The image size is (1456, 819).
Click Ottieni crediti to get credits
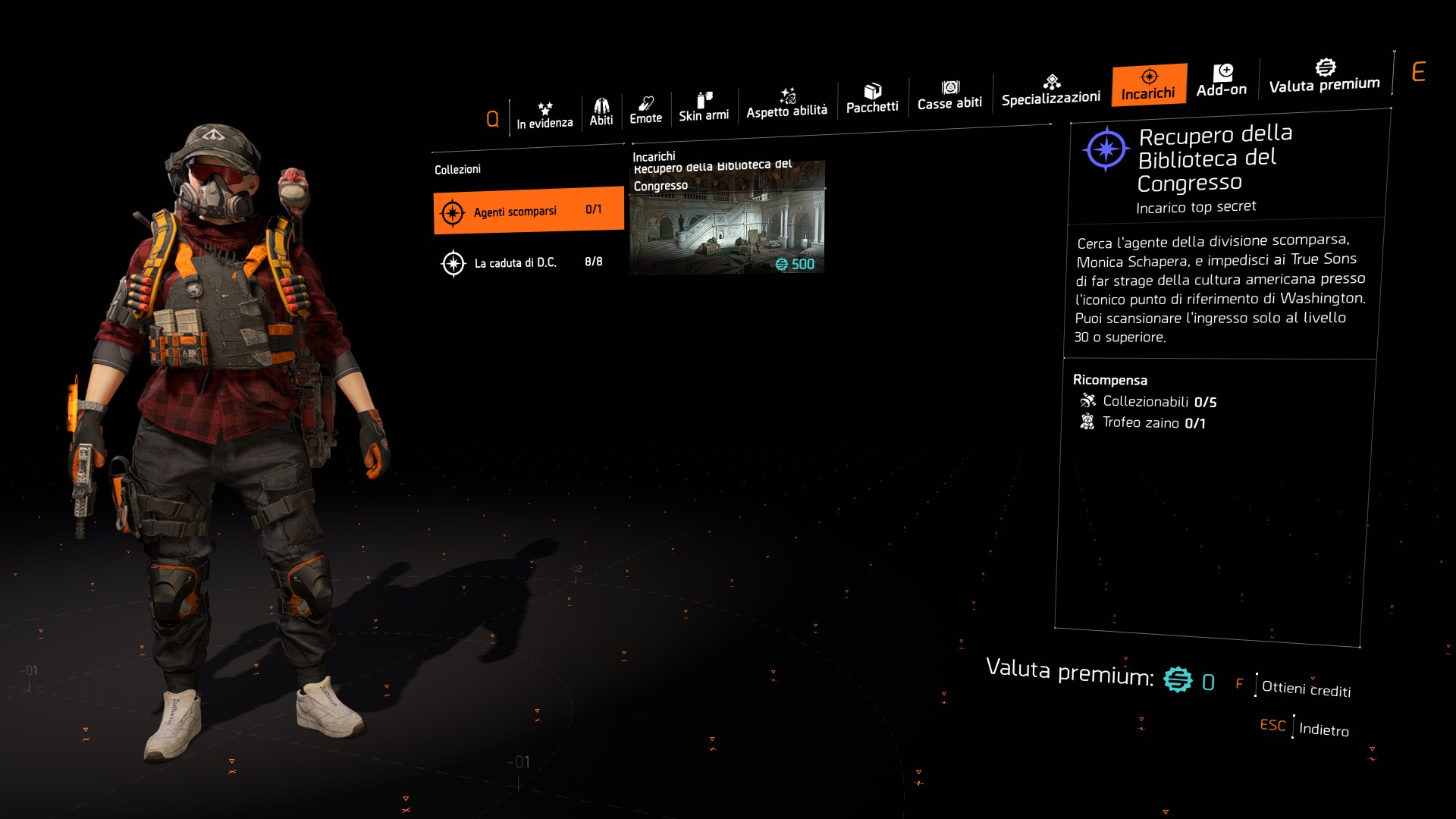pos(1306,689)
